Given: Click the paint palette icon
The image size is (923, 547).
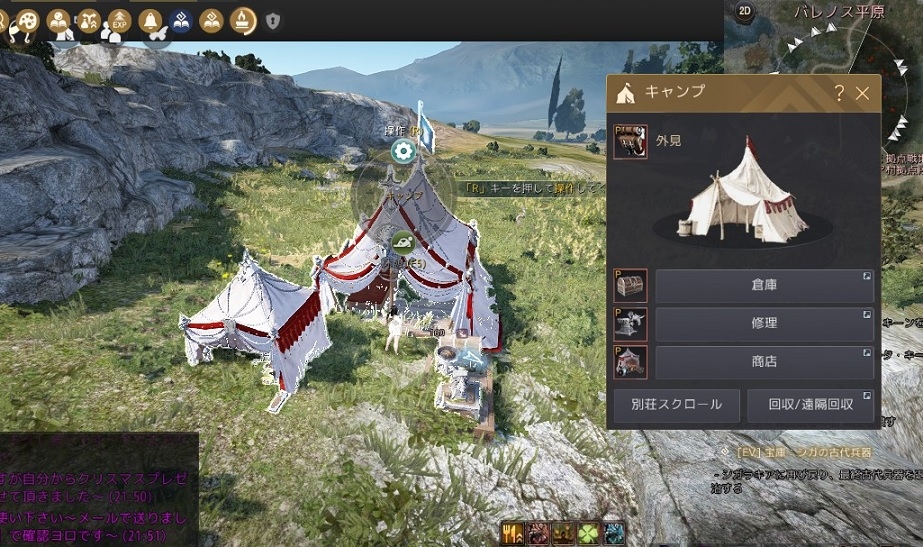Looking at the screenshot, I should [x=27, y=20].
